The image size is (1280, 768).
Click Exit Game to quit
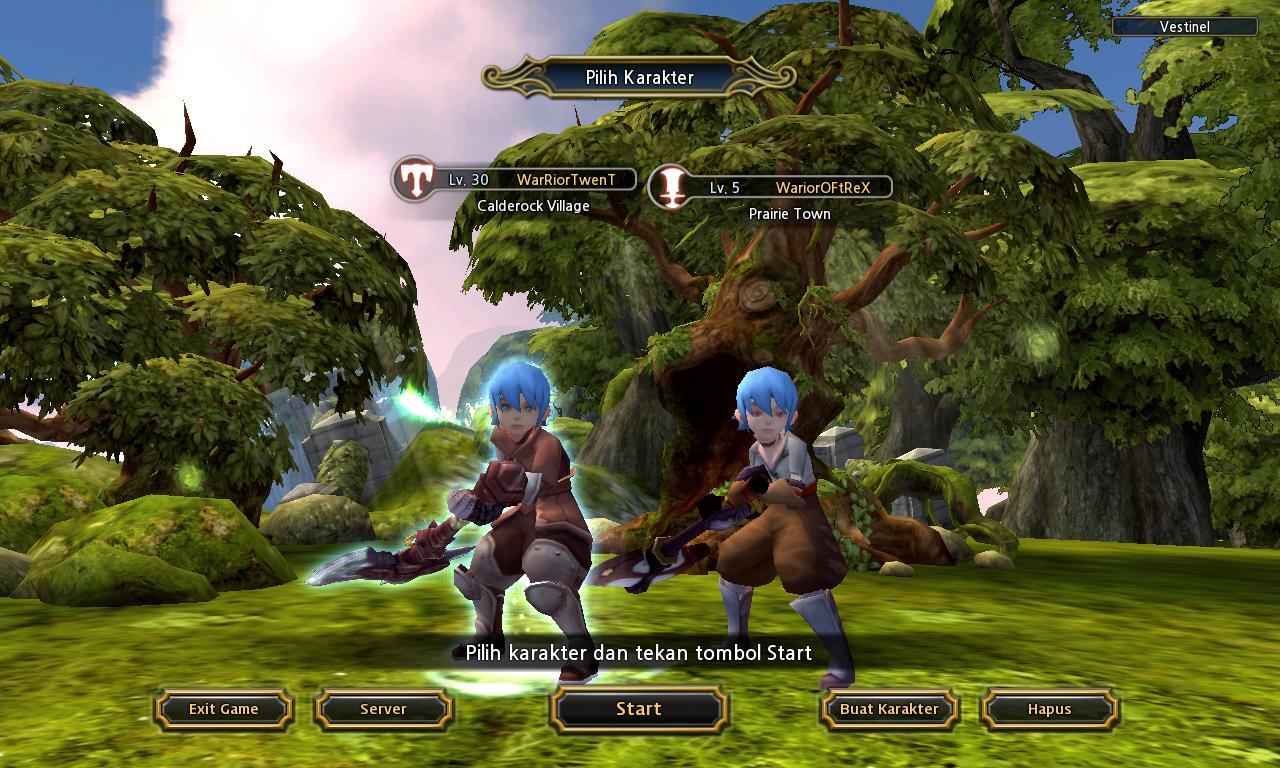tap(223, 709)
